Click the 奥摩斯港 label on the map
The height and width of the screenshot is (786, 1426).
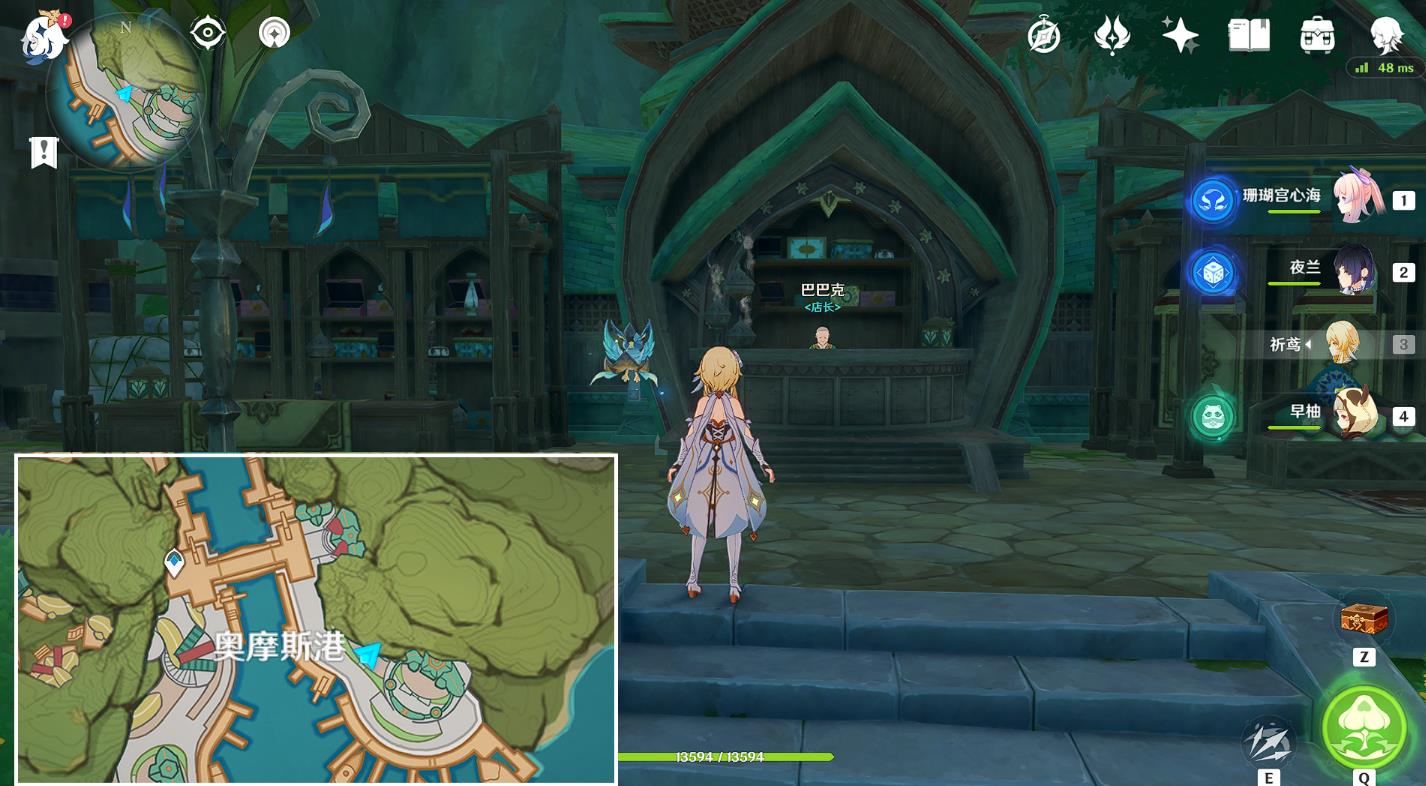[x=280, y=646]
